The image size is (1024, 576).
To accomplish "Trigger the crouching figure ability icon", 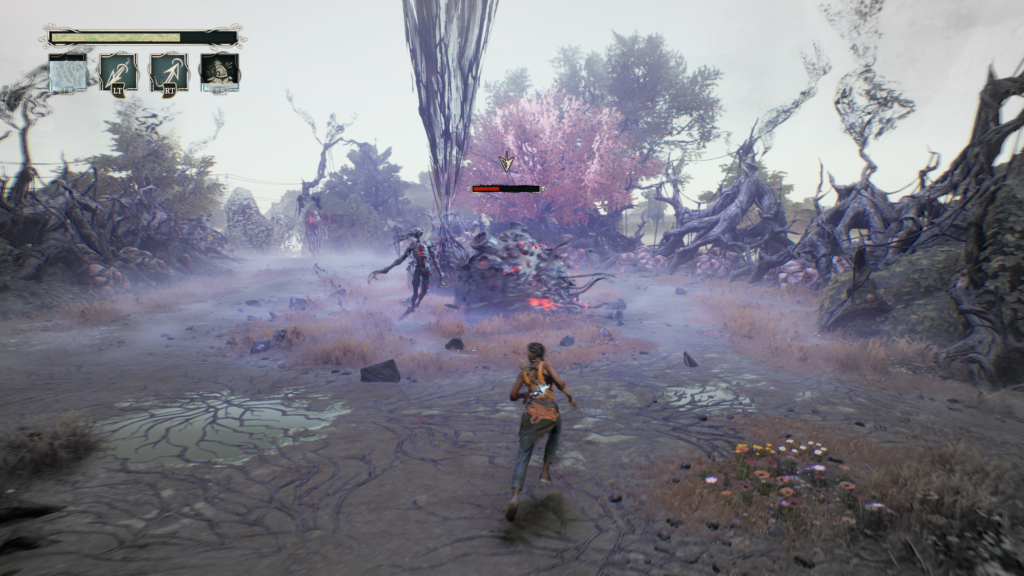I will 219,73.
